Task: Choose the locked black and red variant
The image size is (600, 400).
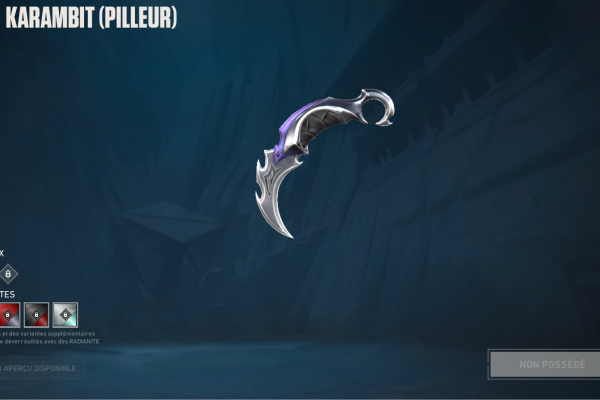Action: point(37,315)
